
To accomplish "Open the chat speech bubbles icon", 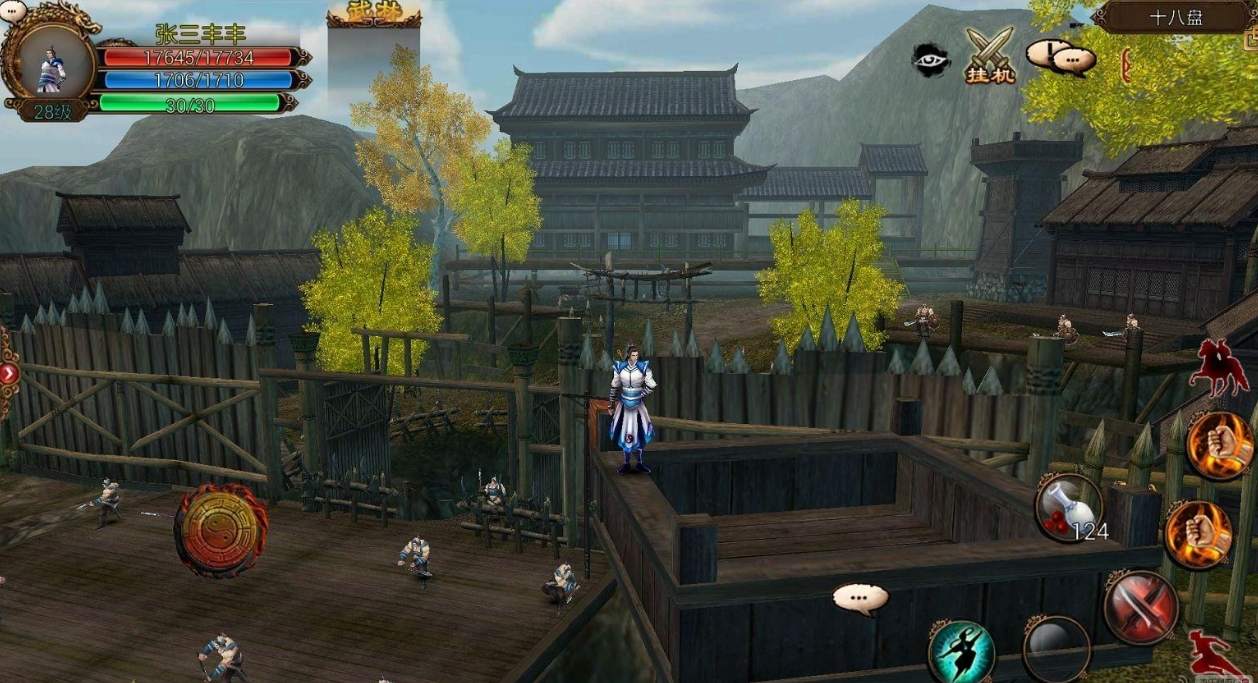I will (1062, 57).
